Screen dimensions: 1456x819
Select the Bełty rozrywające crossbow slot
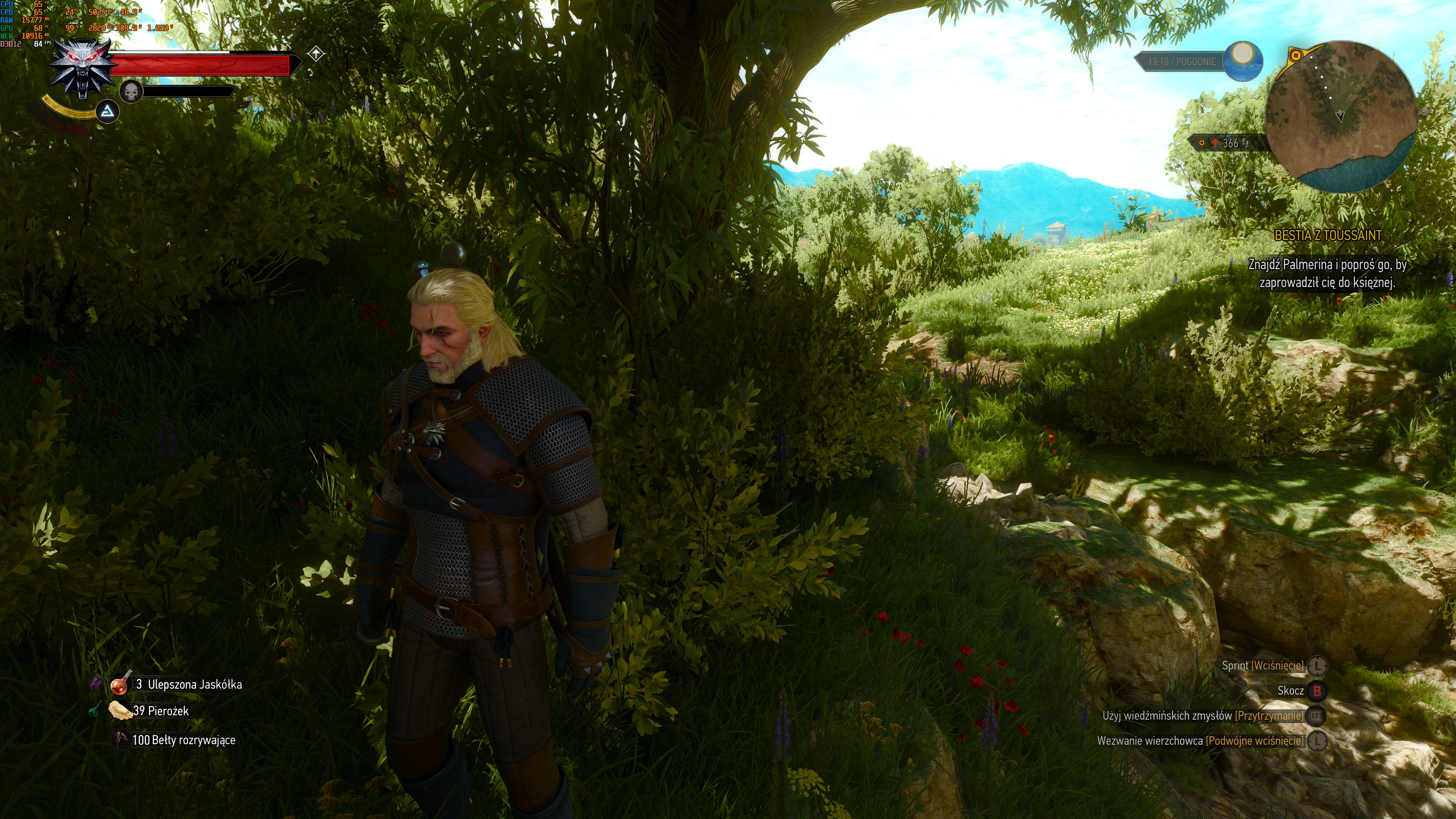(121, 739)
